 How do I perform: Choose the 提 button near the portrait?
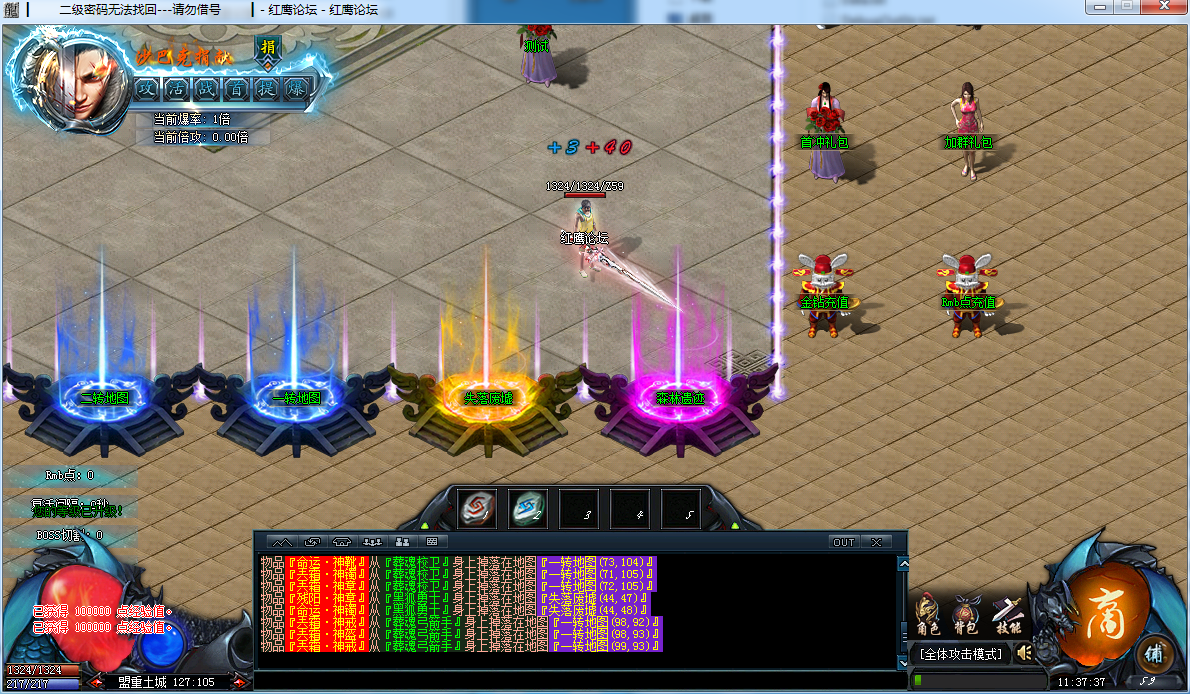pos(266,88)
